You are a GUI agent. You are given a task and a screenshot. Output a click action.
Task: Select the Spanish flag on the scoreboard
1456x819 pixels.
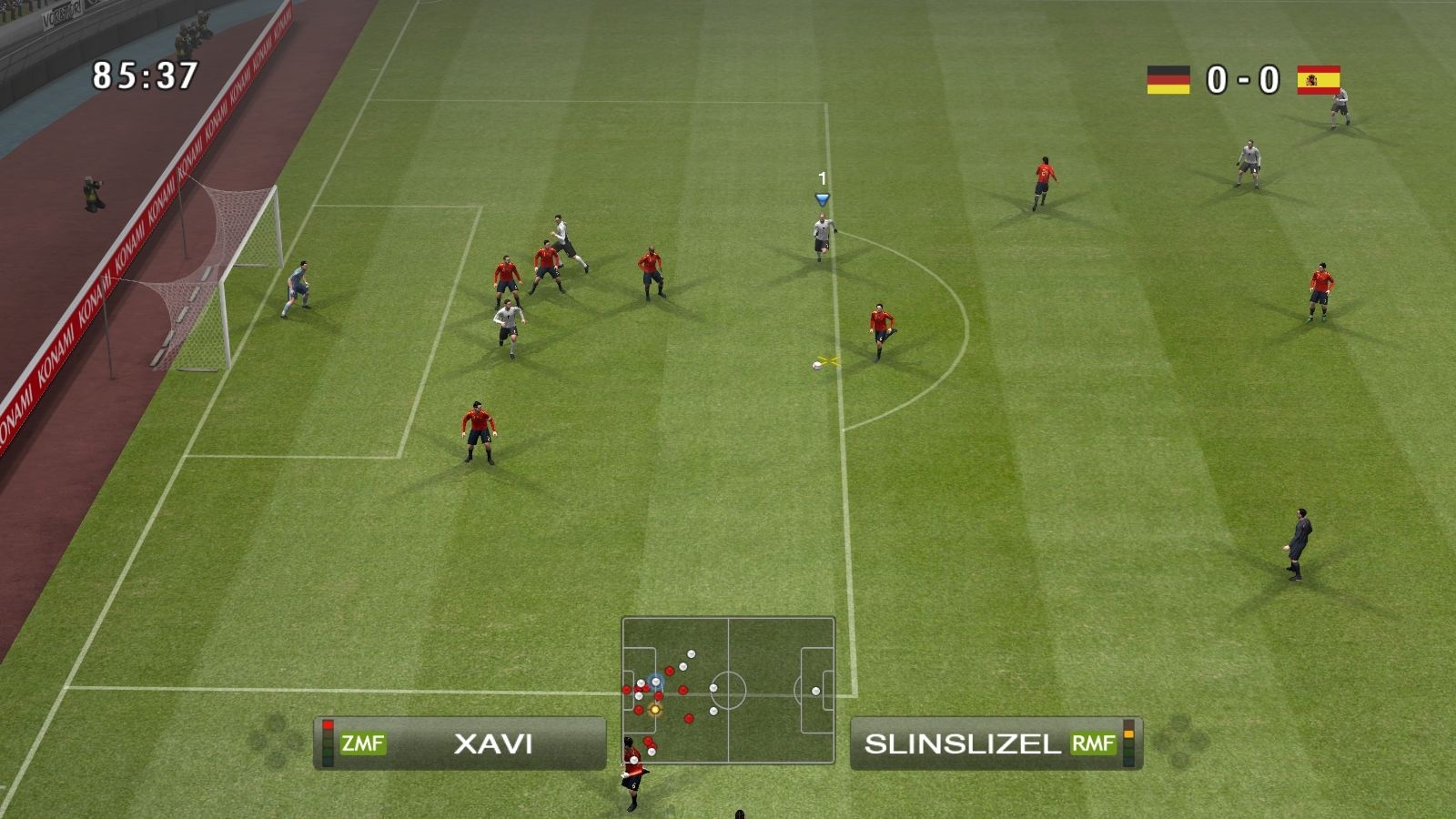point(1319,79)
